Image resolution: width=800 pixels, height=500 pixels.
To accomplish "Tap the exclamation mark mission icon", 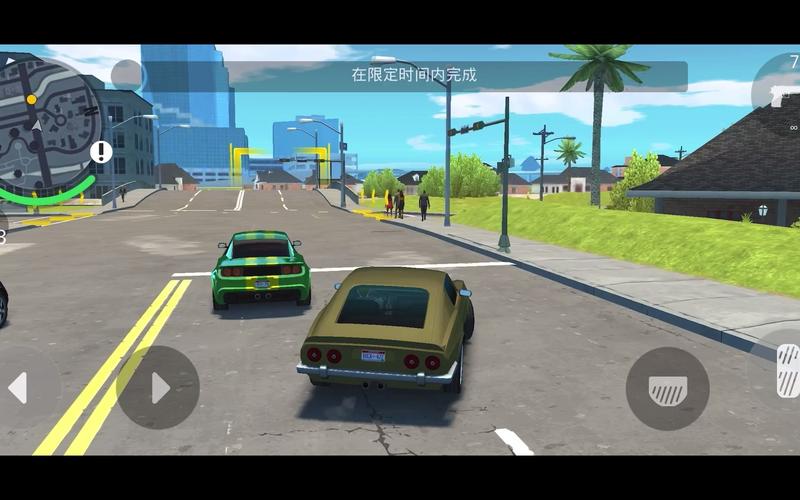I will tap(101, 152).
